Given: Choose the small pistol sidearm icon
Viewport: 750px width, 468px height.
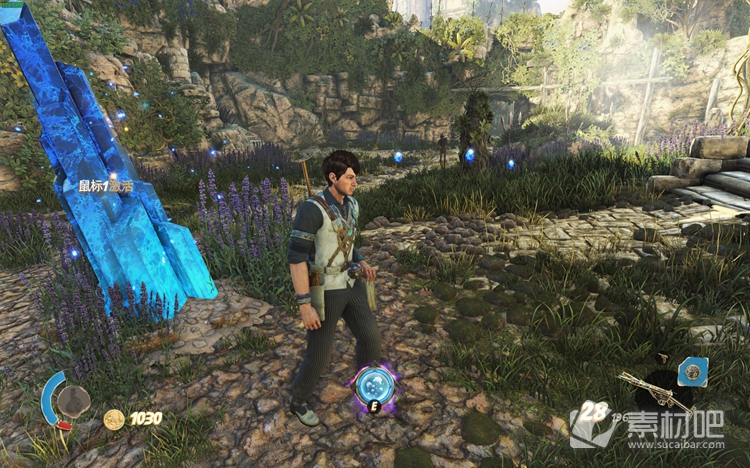Looking at the screenshot, I should click(662, 357).
